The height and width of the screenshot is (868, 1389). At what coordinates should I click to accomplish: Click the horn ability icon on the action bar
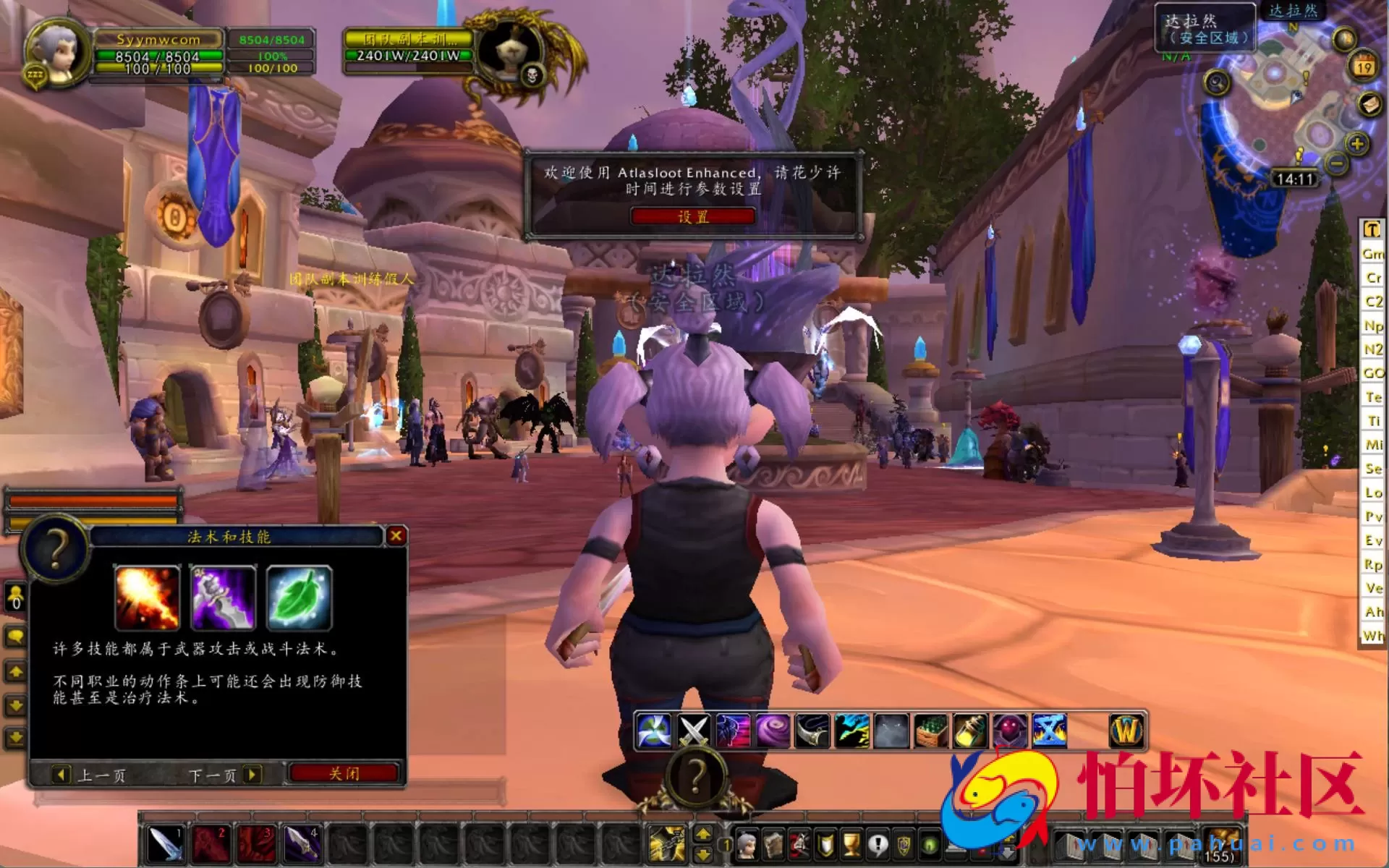click(814, 732)
